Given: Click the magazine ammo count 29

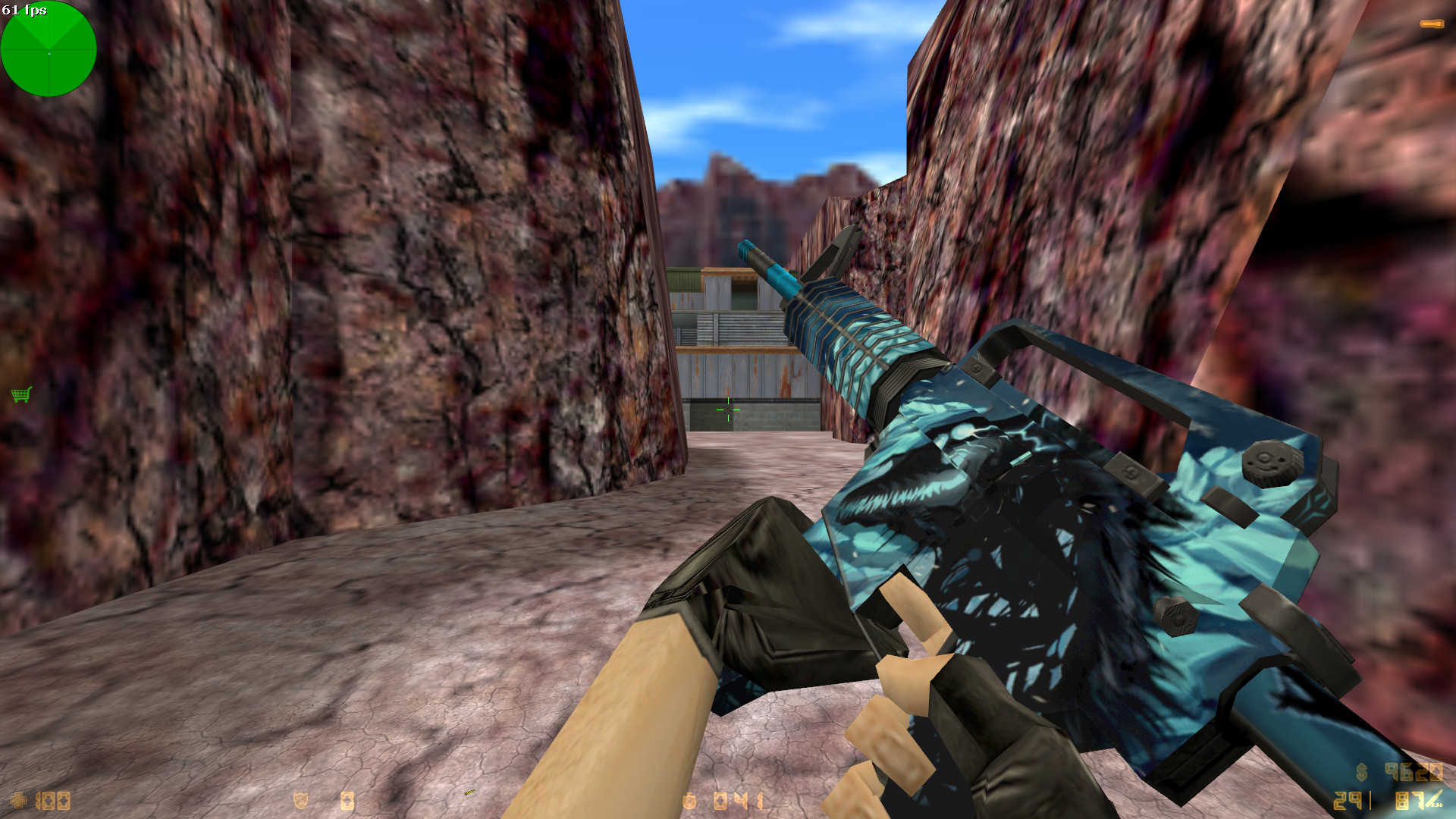Looking at the screenshot, I should coord(1348,802).
